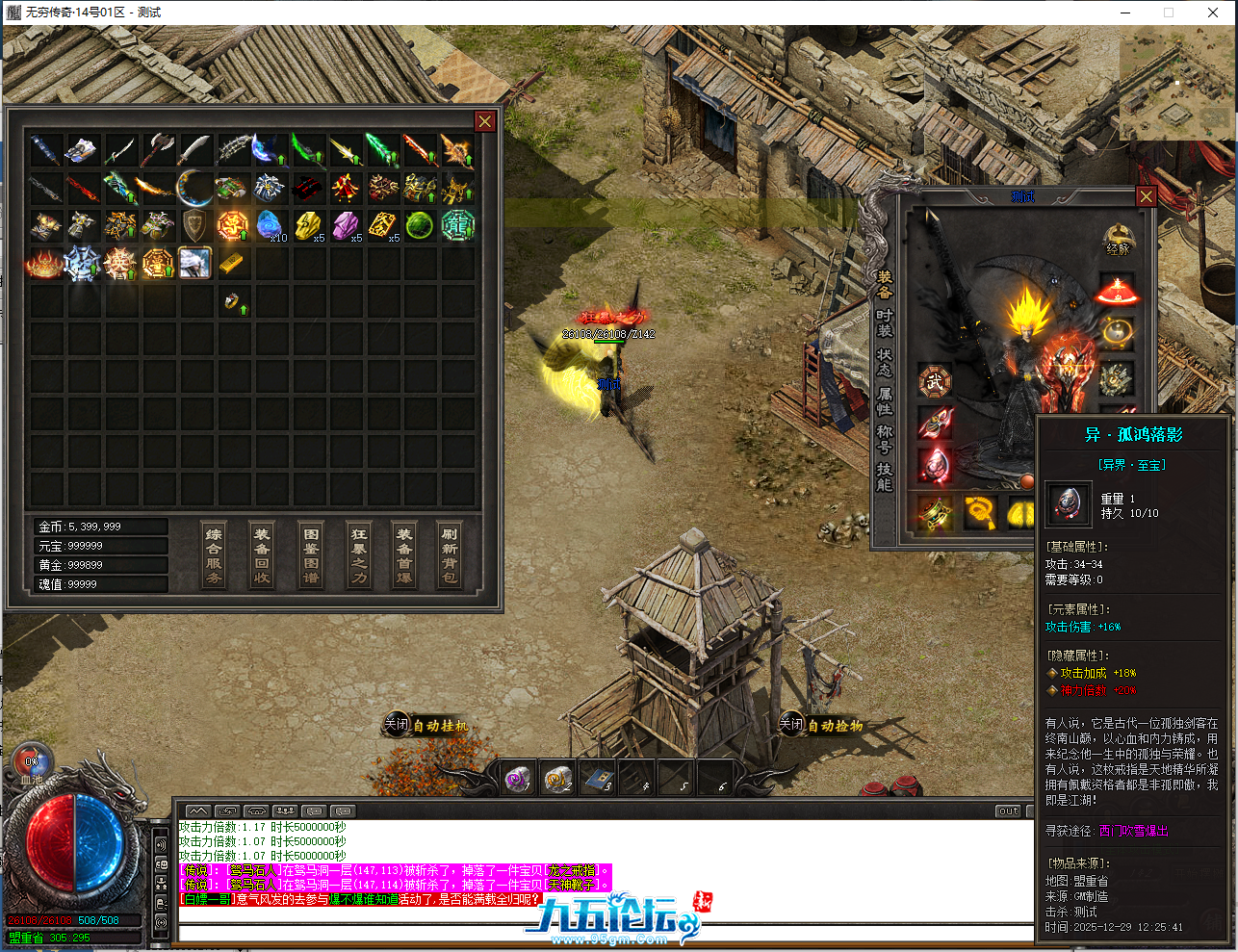The width and height of the screenshot is (1238, 952).
Task: Close the inventory bag window
Action: click(x=485, y=121)
